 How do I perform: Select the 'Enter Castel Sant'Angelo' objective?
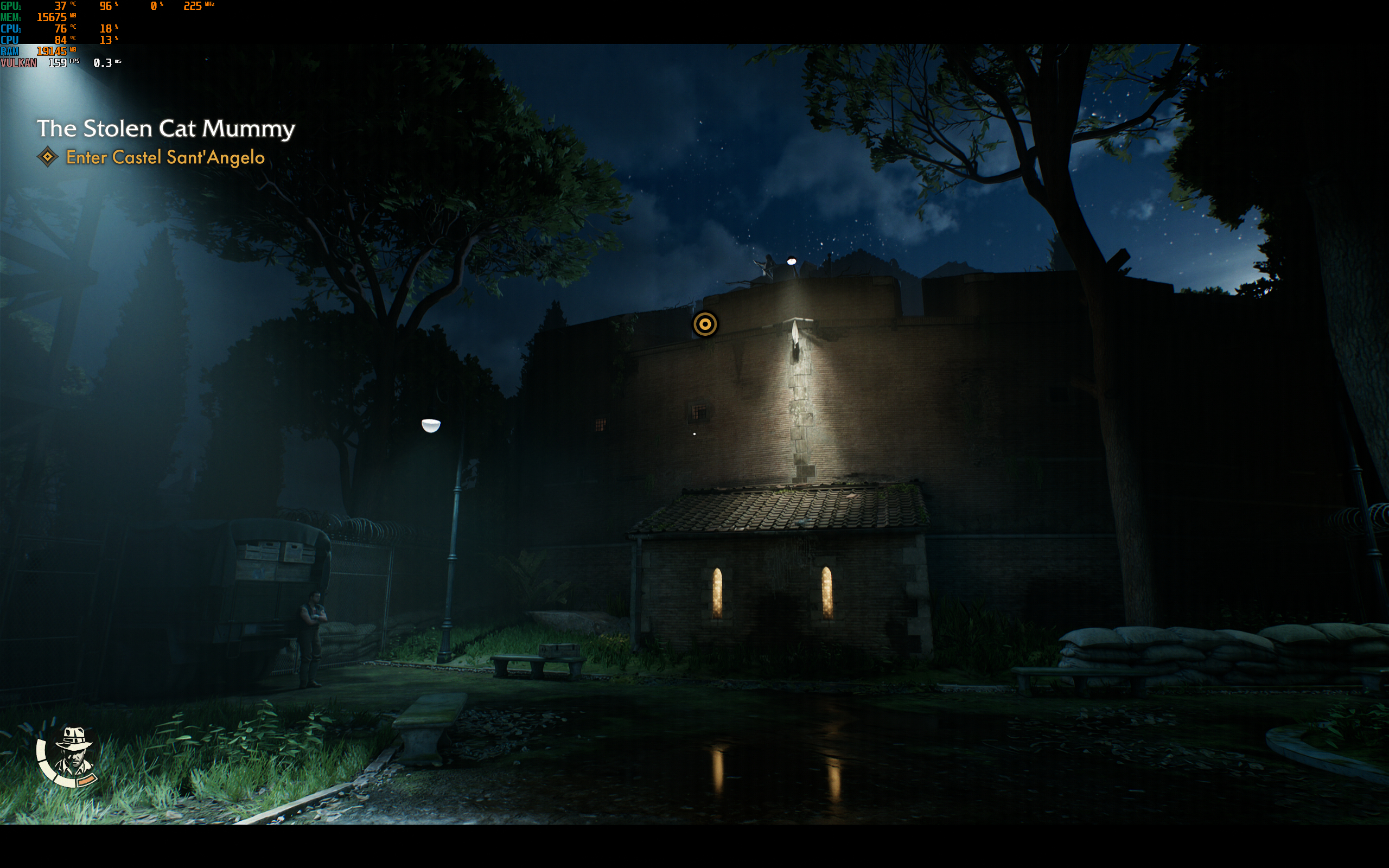(x=165, y=157)
